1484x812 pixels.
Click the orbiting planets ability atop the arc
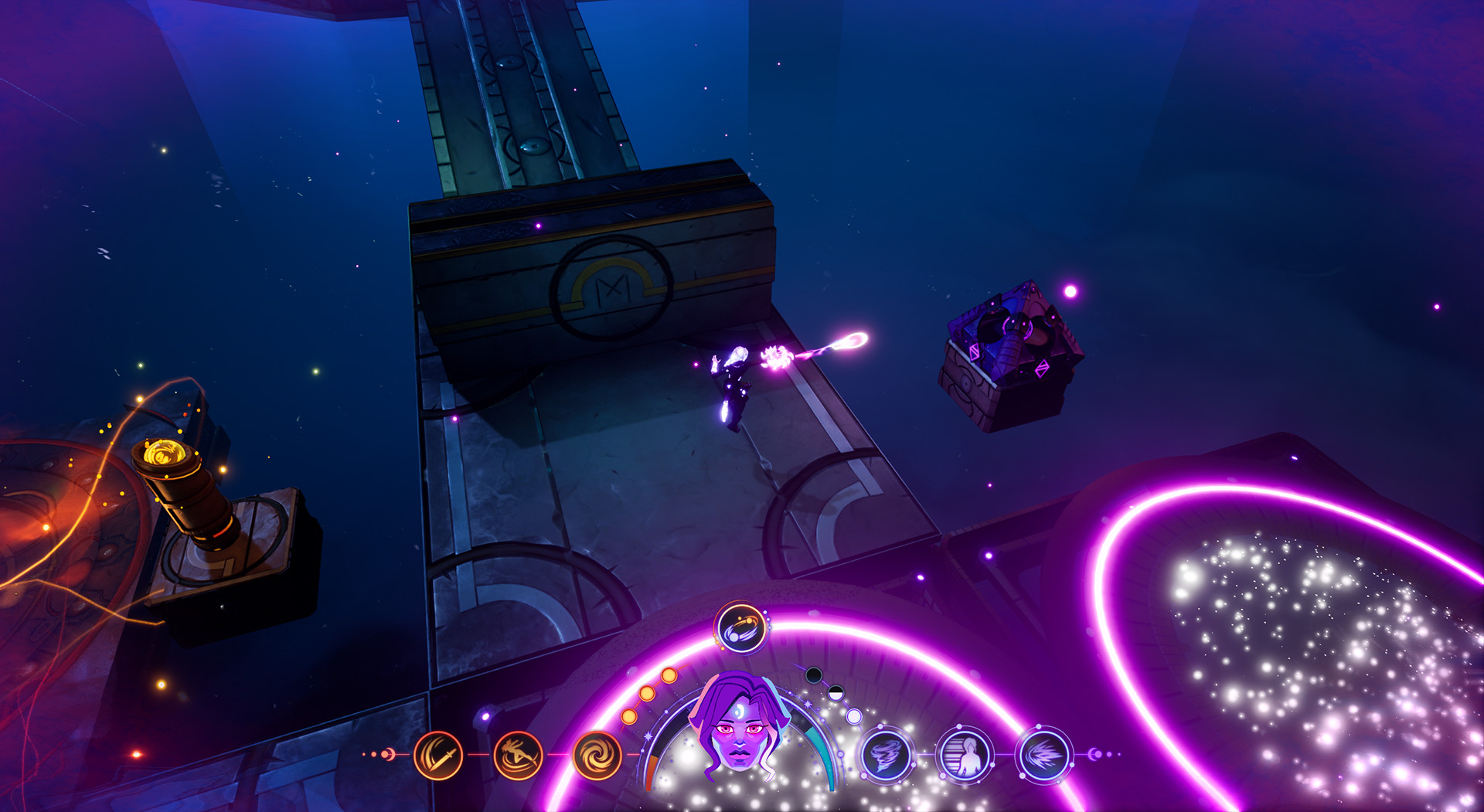coord(743,628)
